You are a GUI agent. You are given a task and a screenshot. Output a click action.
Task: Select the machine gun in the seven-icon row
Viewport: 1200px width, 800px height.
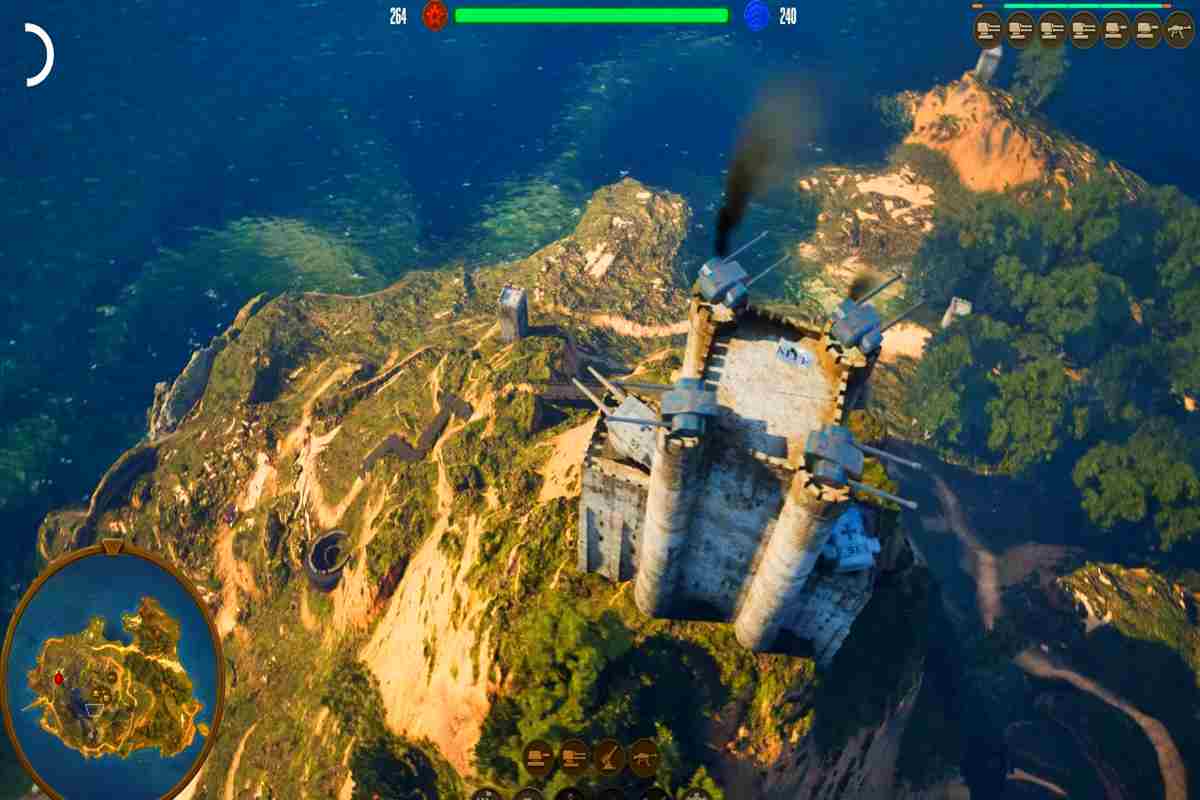1179,29
